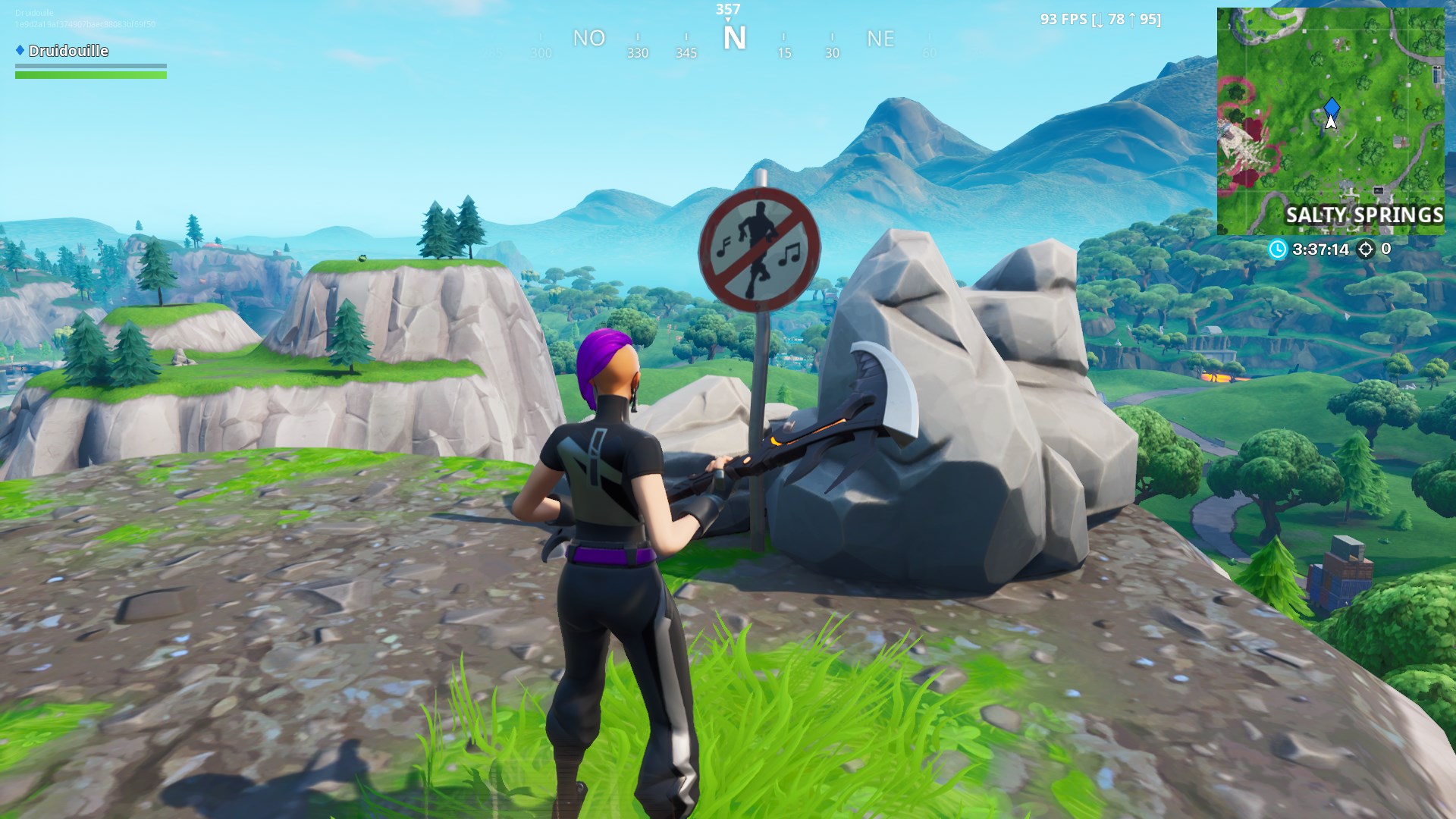Click the Druidouille player name

coord(67,51)
